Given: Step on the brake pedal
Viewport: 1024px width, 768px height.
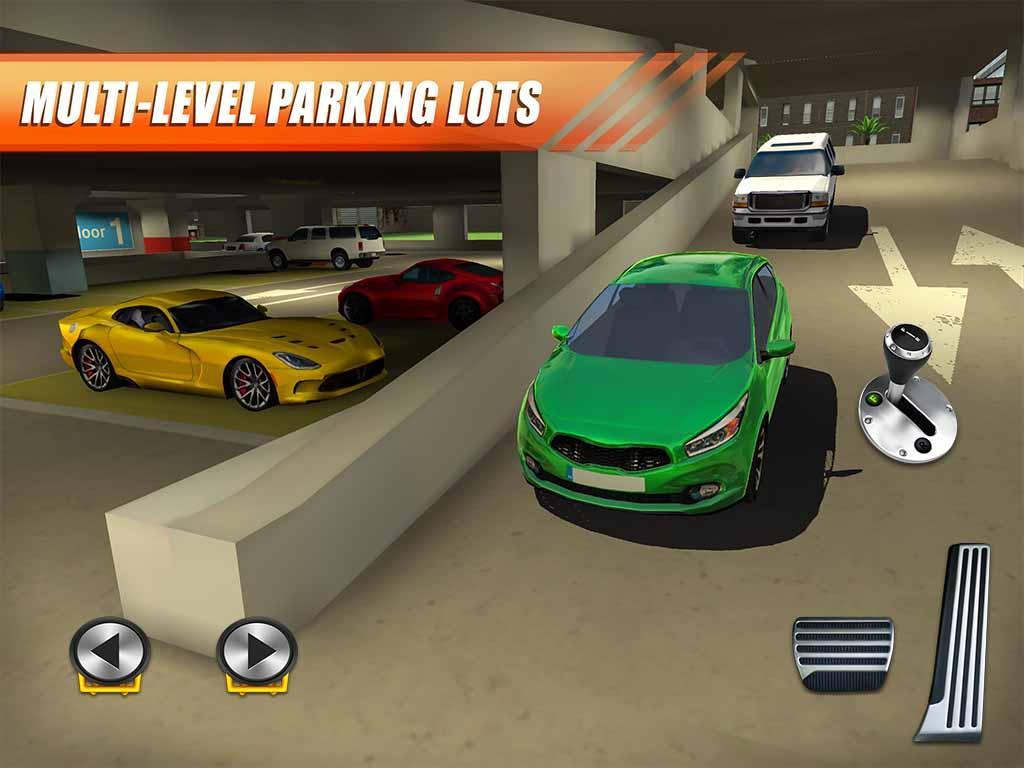Looking at the screenshot, I should 842,651.
